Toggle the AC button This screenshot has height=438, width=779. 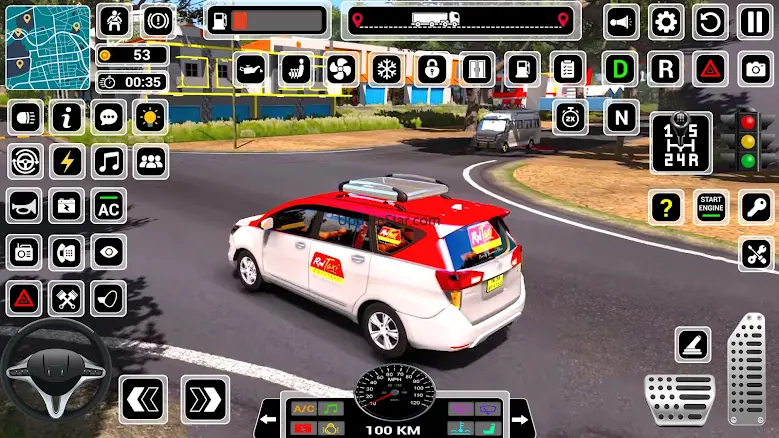click(x=109, y=207)
